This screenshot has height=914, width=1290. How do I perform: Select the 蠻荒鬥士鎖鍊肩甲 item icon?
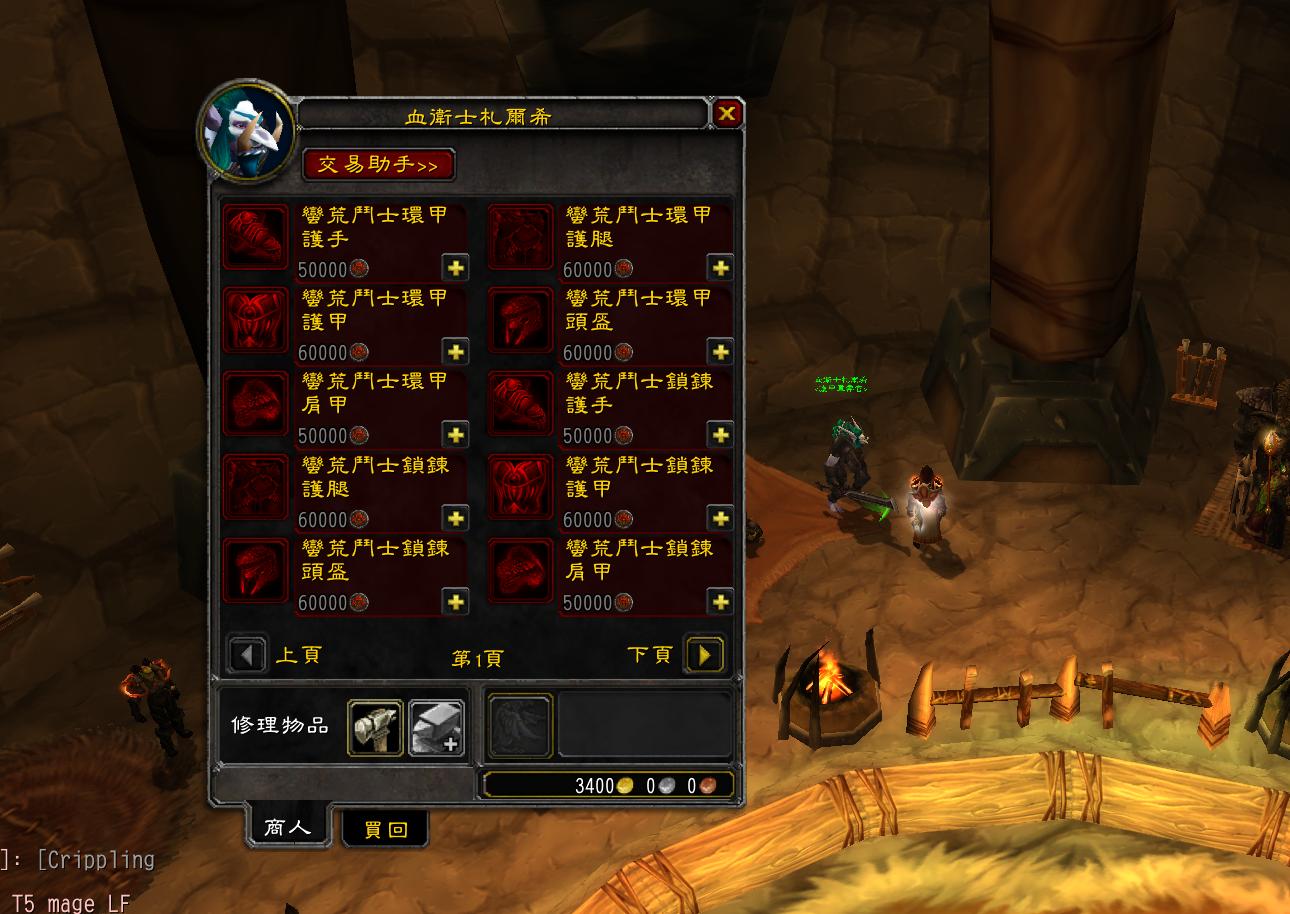tap(520, 572)
